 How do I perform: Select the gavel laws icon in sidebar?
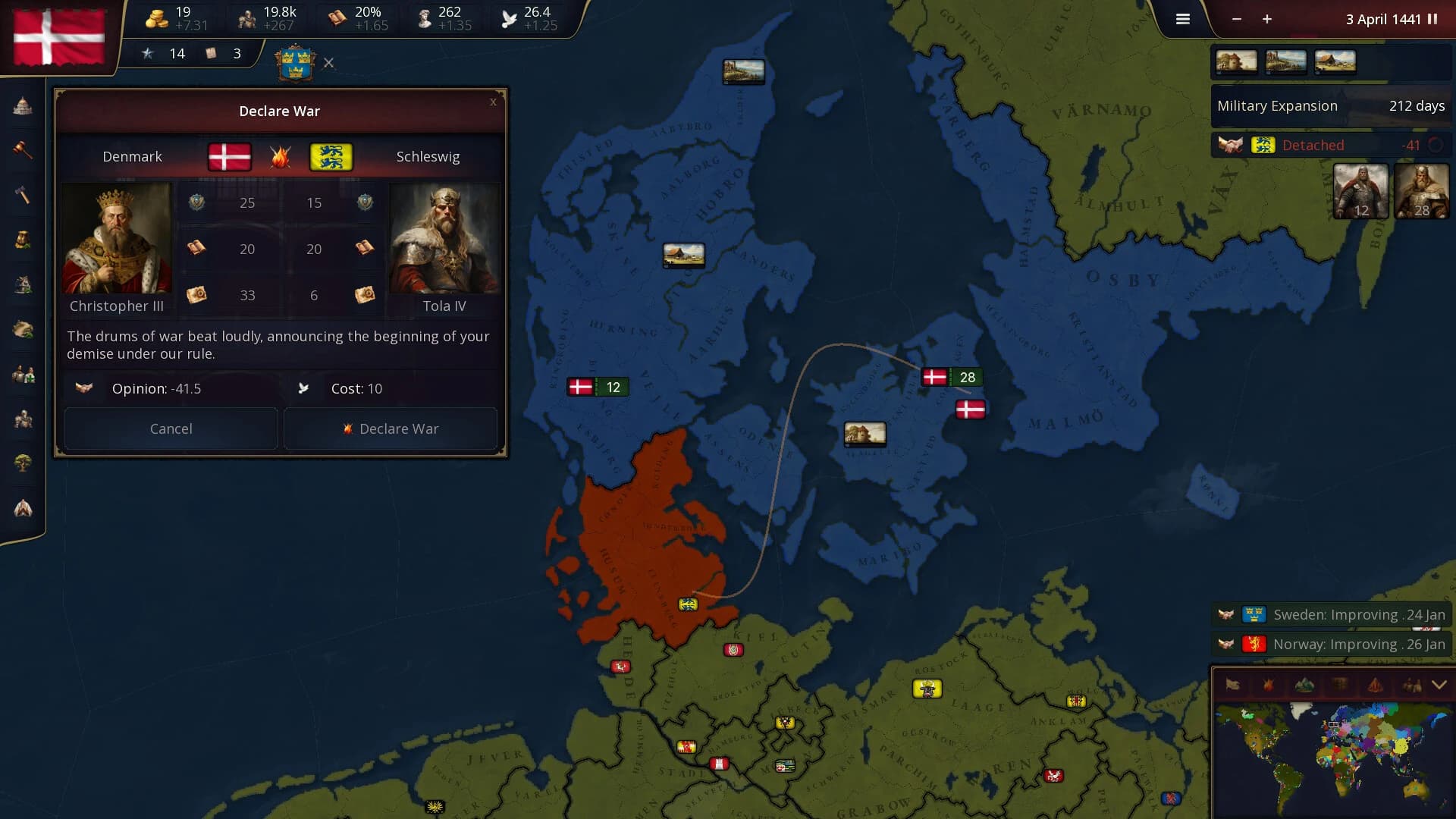[23, 150]
